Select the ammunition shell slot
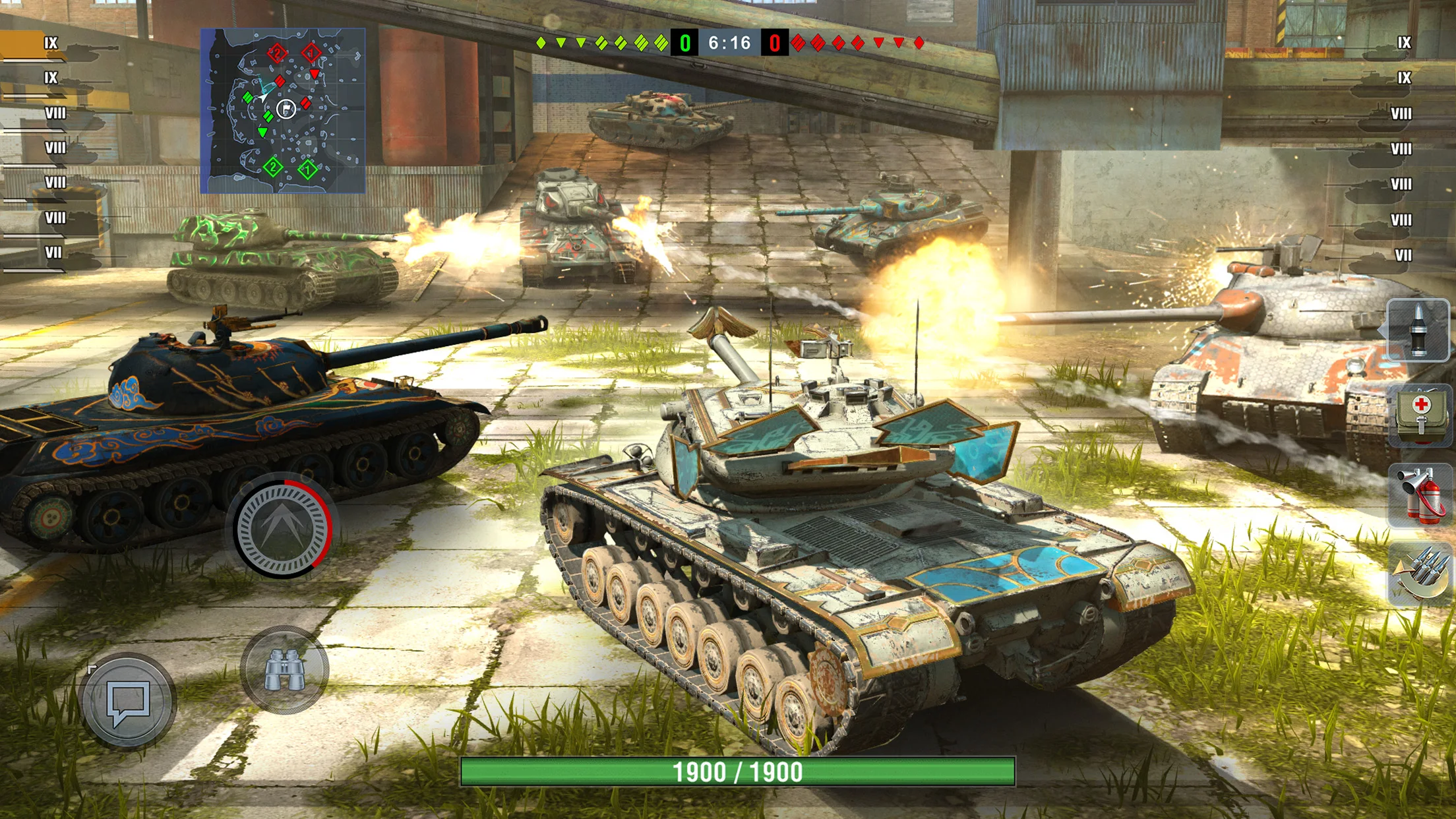Viewport: 1456px width, 819px height. pyautogui.click(x=1418, y=330)
